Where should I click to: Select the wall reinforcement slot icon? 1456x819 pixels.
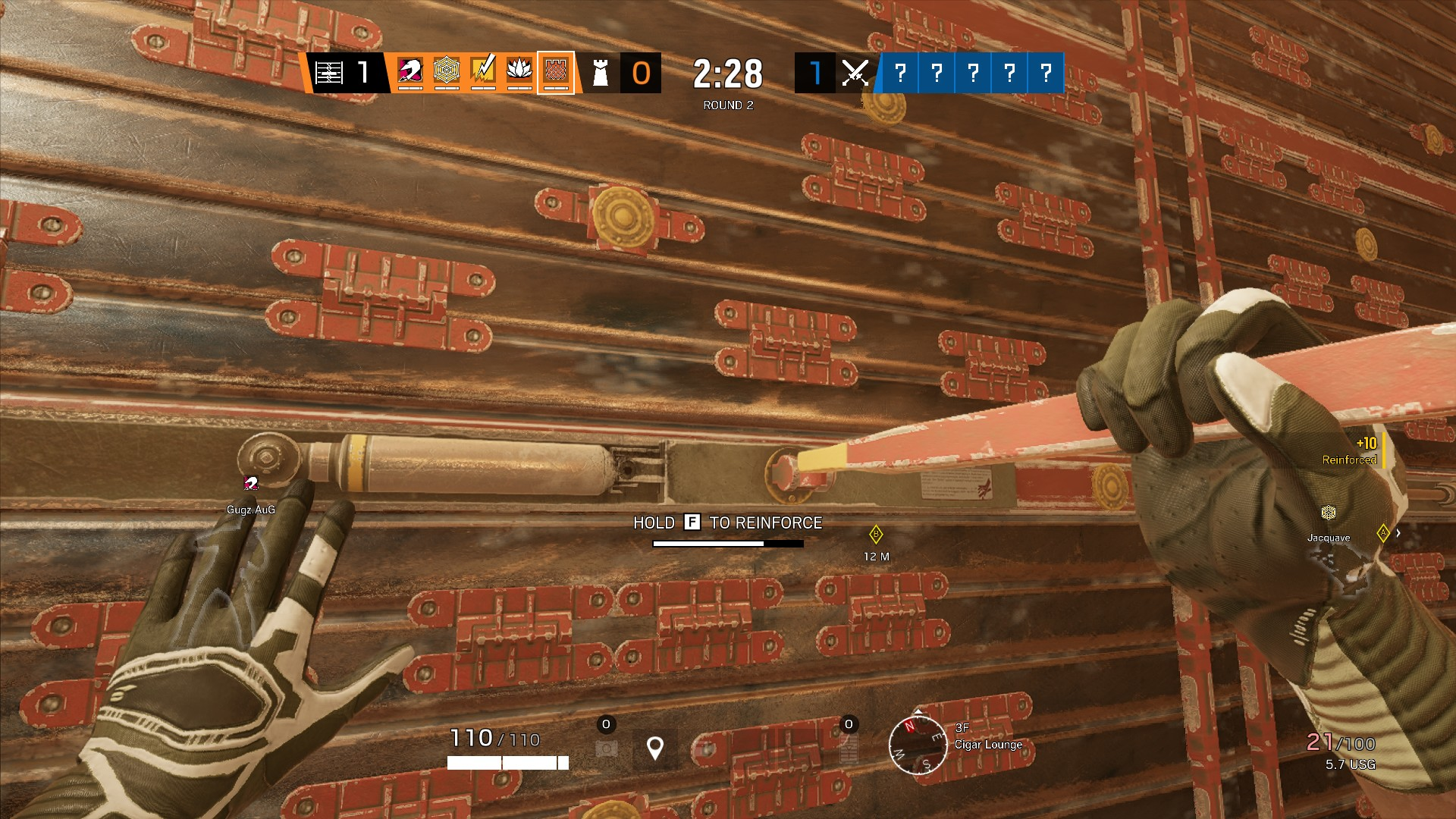849,748
